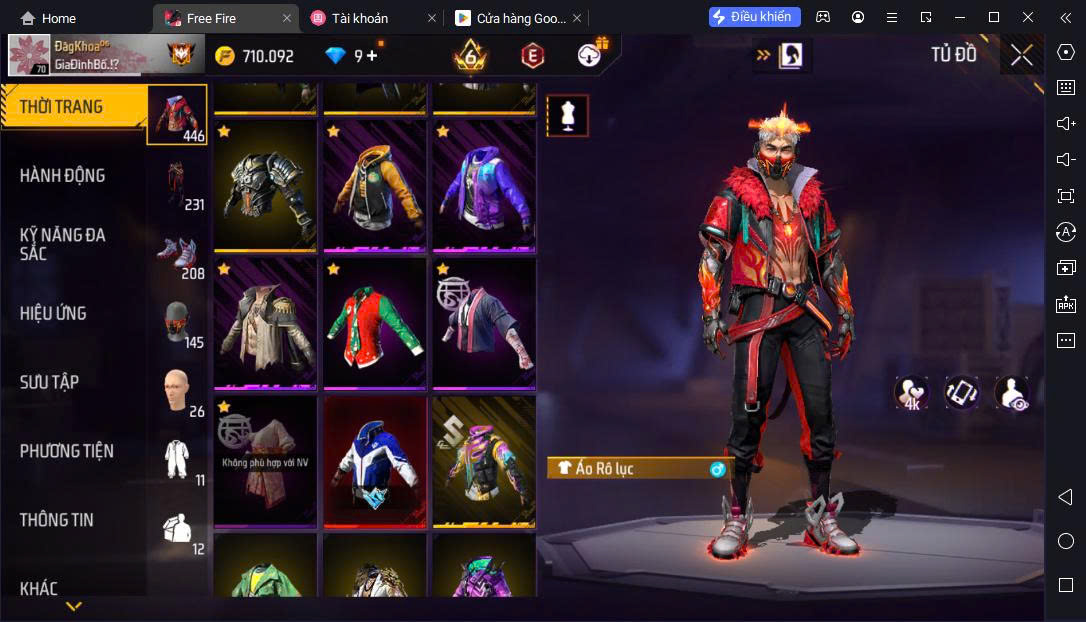This screenshot has width=1086, height=622.
Task: Select the purple and blue jacket
Action: [x=484, y=187]
